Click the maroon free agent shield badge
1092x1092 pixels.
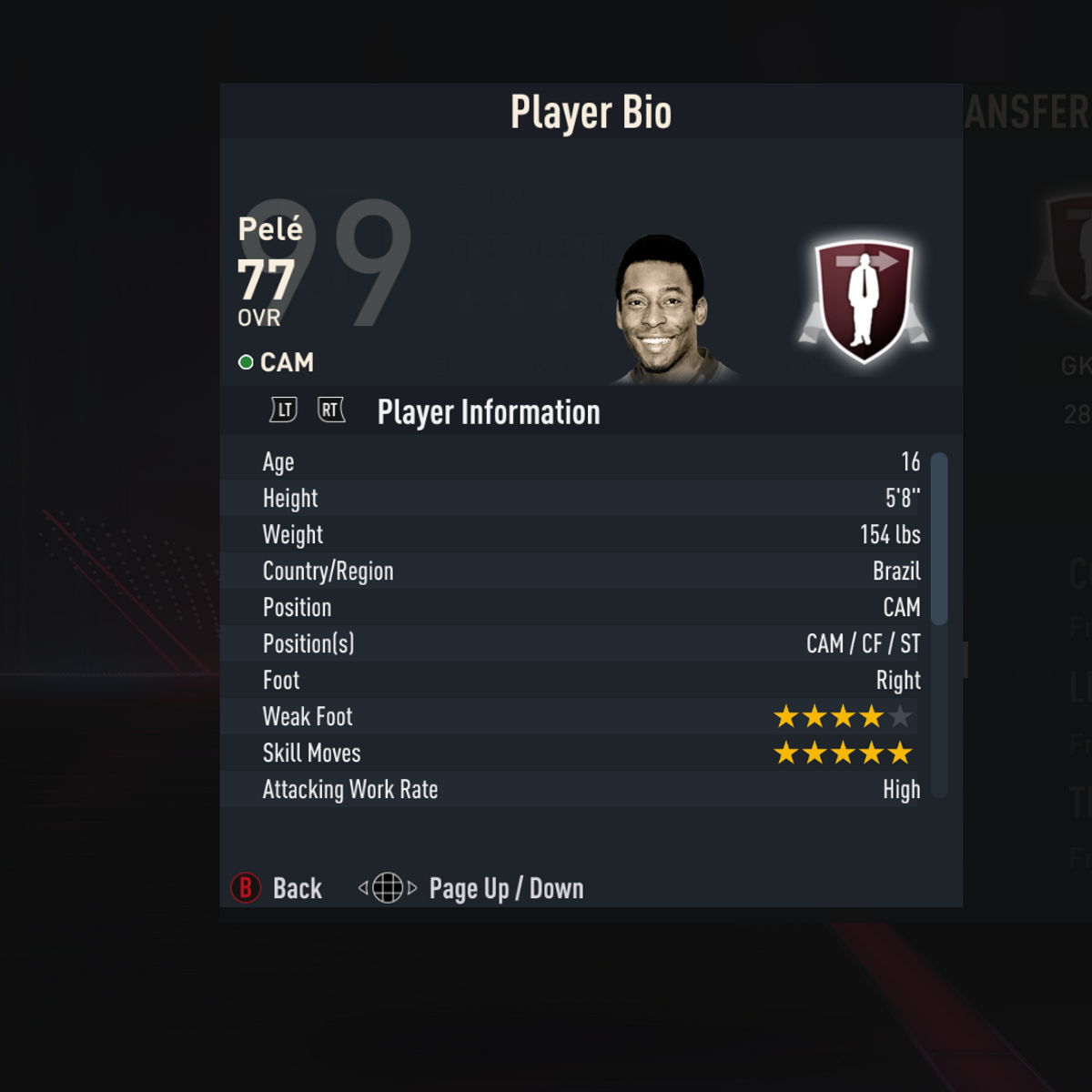point(864,300)
